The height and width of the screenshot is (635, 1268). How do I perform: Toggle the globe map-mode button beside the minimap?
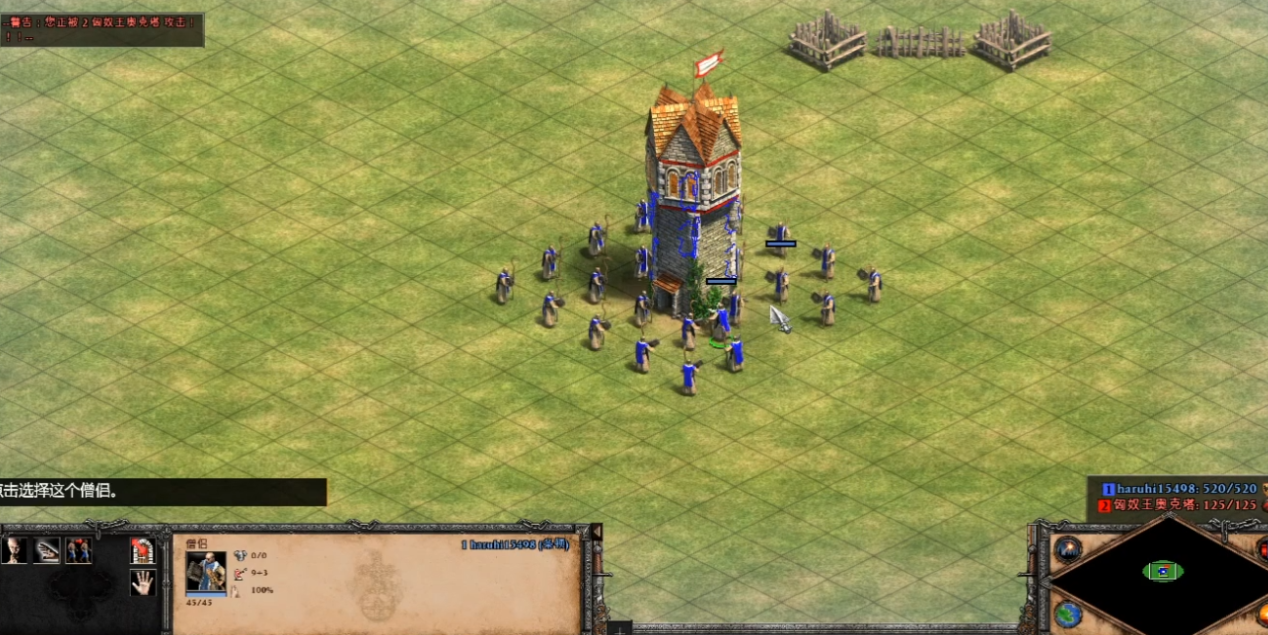coord(1068,613)
